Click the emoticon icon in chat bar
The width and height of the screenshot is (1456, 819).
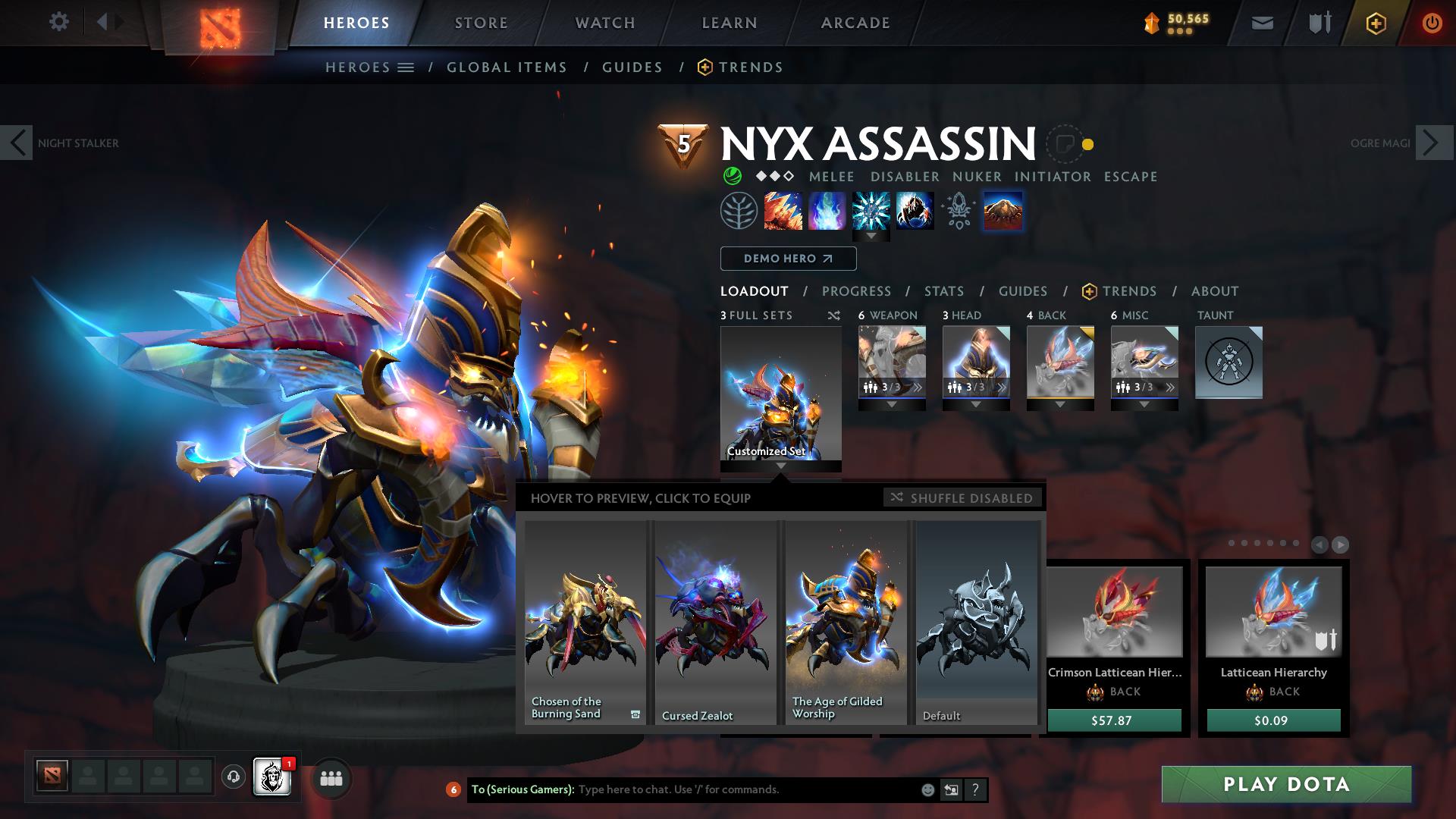coord(927,789)
